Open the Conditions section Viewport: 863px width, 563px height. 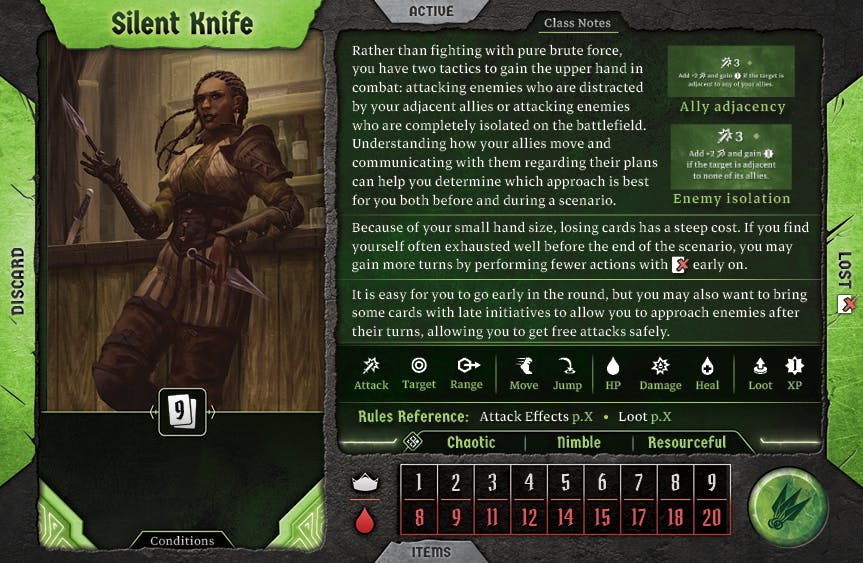(182, 541)
